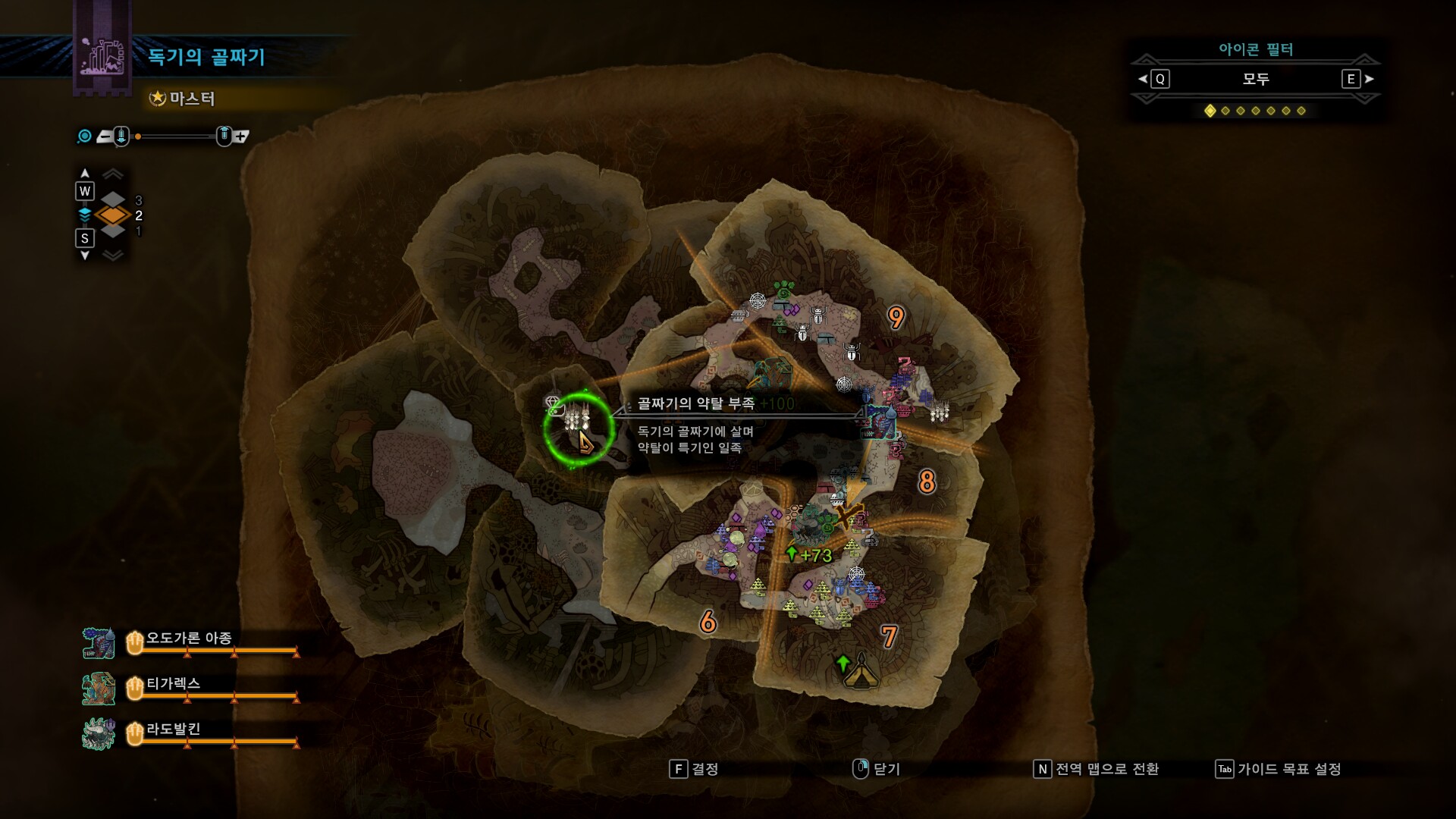The width and height of the screenshot is (1456, 819).
Task: Move down a map floor with down arrow
Action: pyautogui.click(x=85, y=256)
